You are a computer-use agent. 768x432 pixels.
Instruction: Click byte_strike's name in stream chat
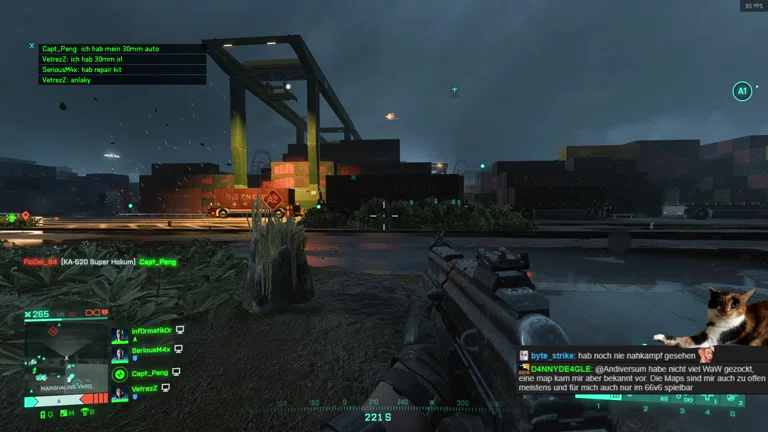(552, 355)
